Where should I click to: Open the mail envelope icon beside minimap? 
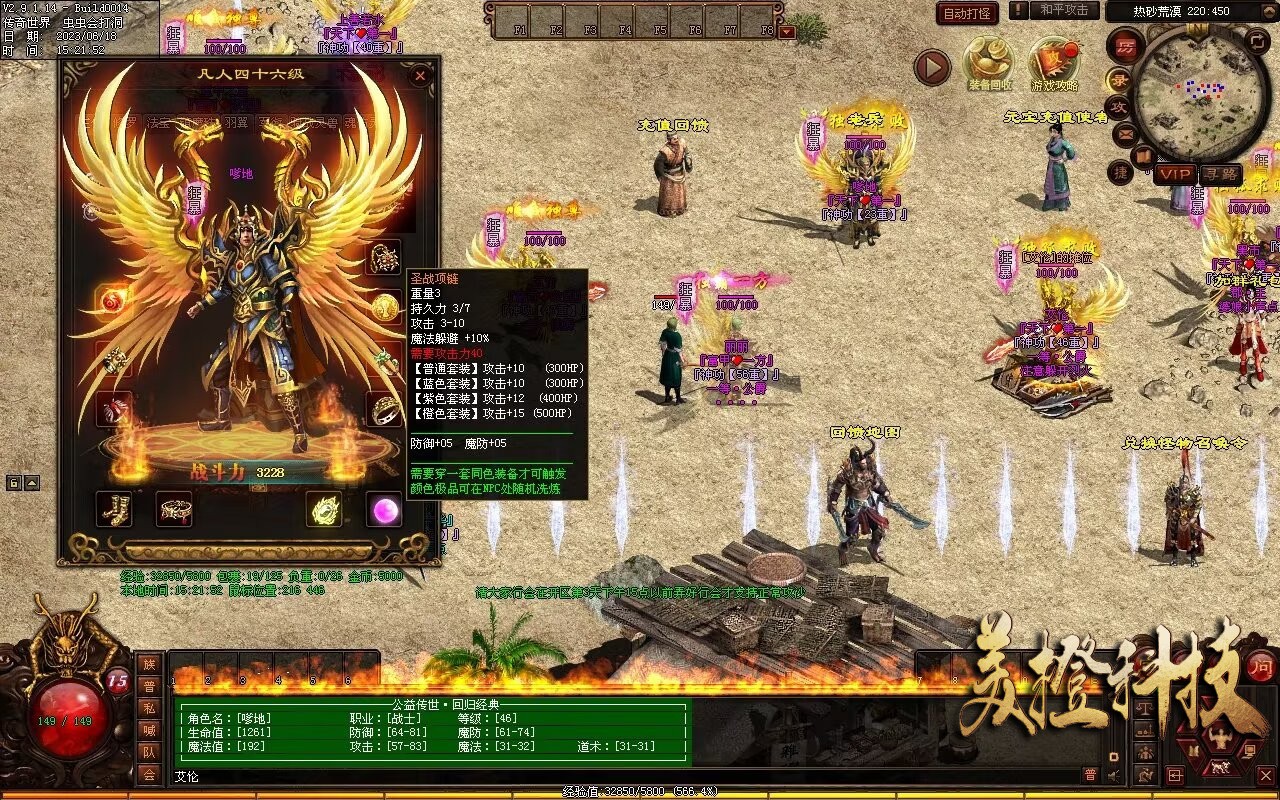pyautogui.click(x=1125, y=132)
